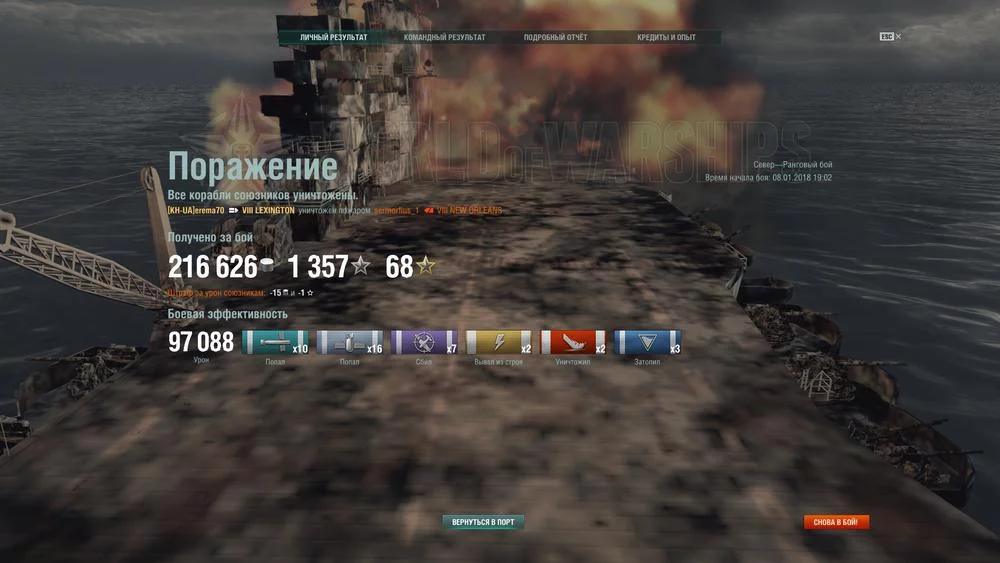Click the red Уничтожил ribbon

[573, 343]
